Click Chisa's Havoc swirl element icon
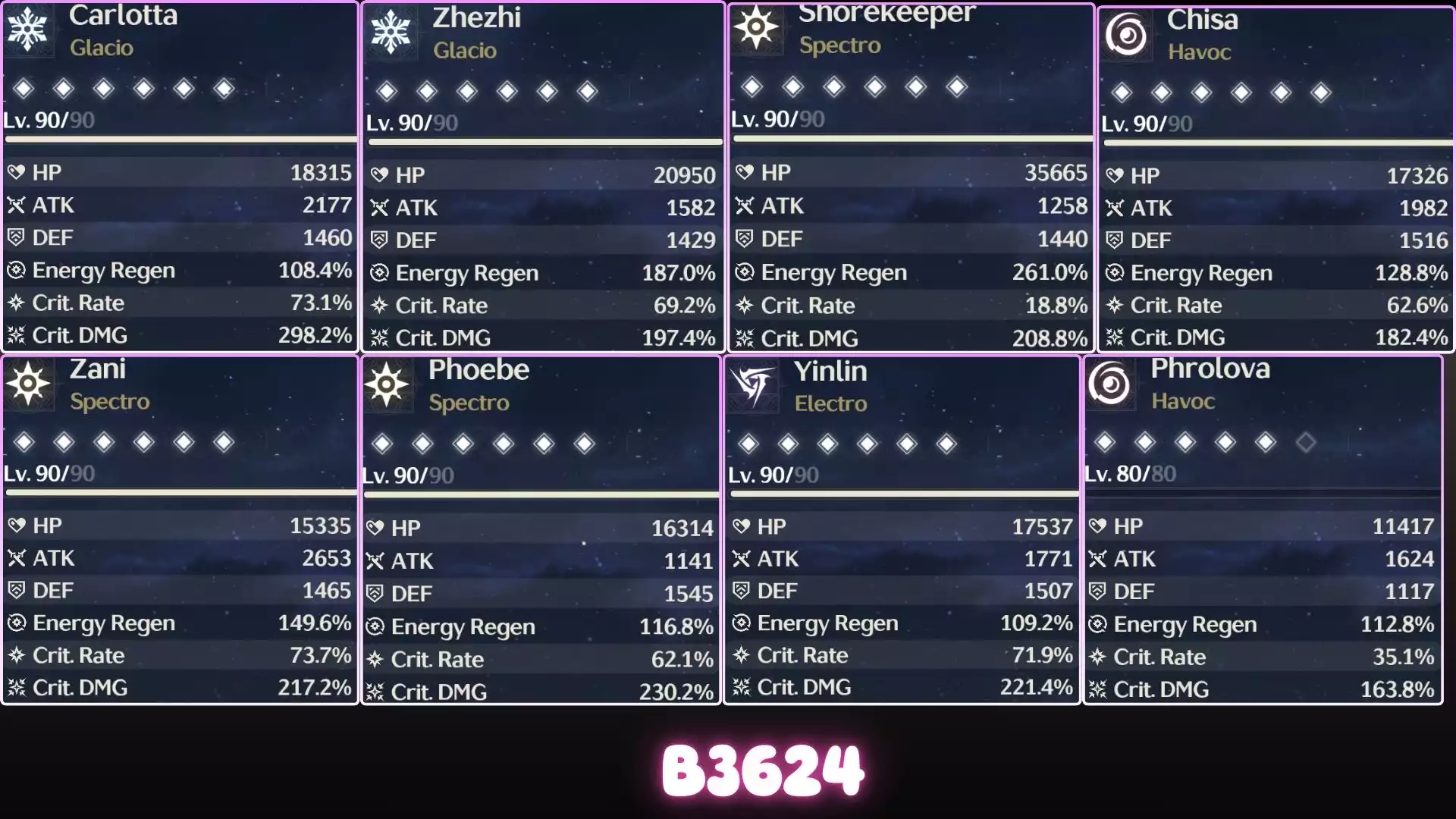Image resolution: width=1456 pixels, height=819 pixels. 1128,34
